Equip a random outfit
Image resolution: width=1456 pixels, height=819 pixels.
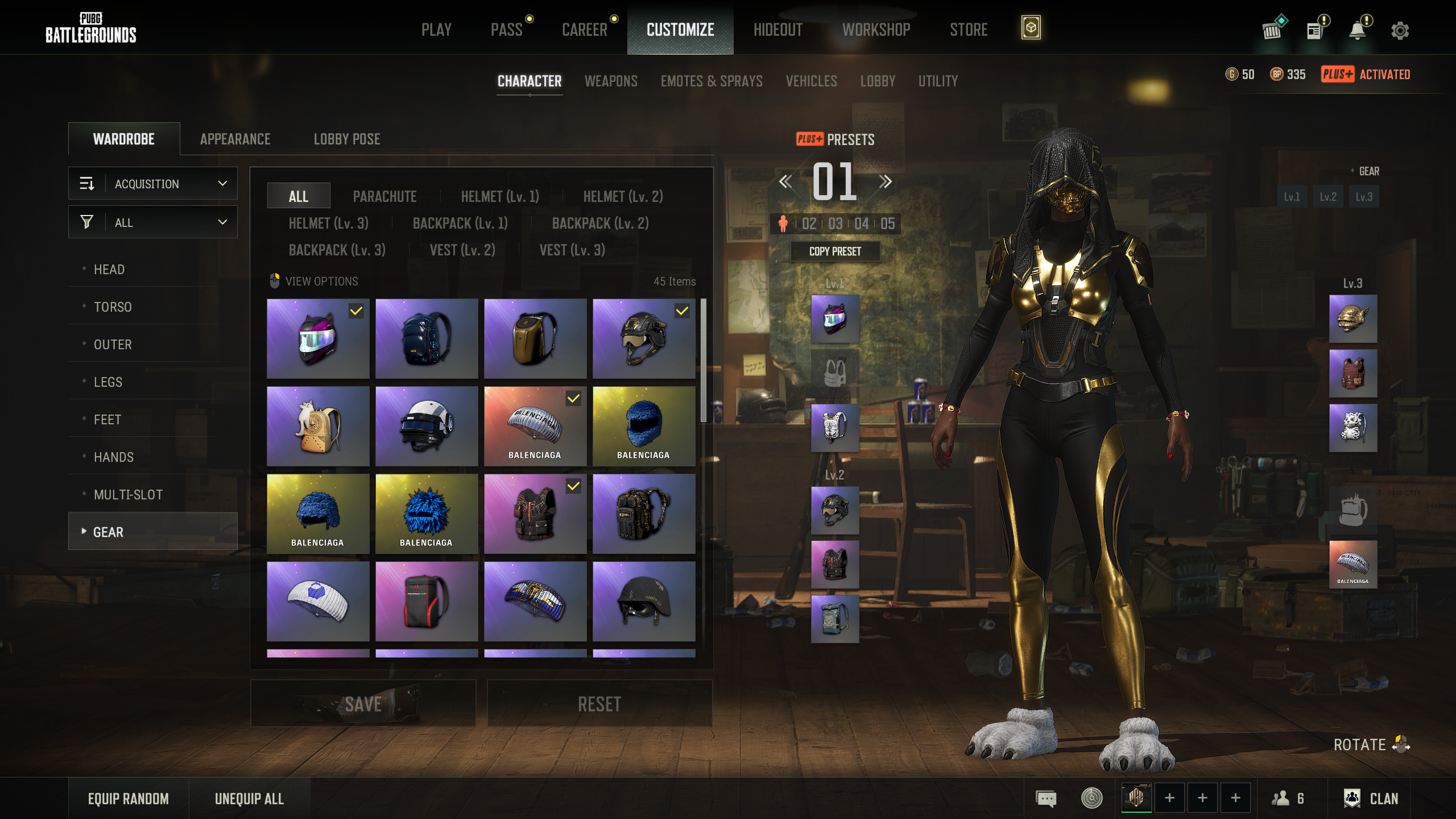pyautogui.click(x=128, y=799)
